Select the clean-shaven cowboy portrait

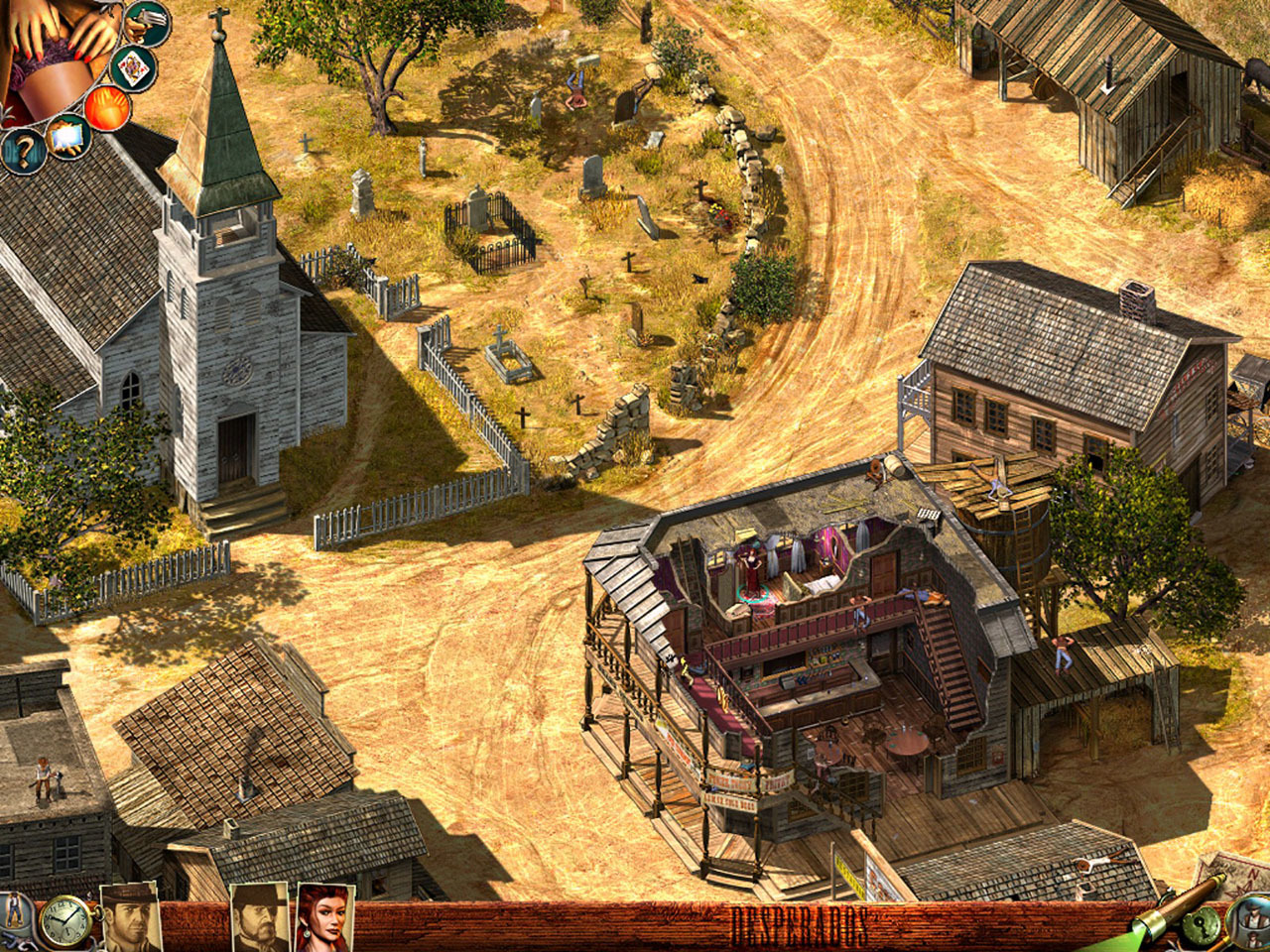pos(132,917)
